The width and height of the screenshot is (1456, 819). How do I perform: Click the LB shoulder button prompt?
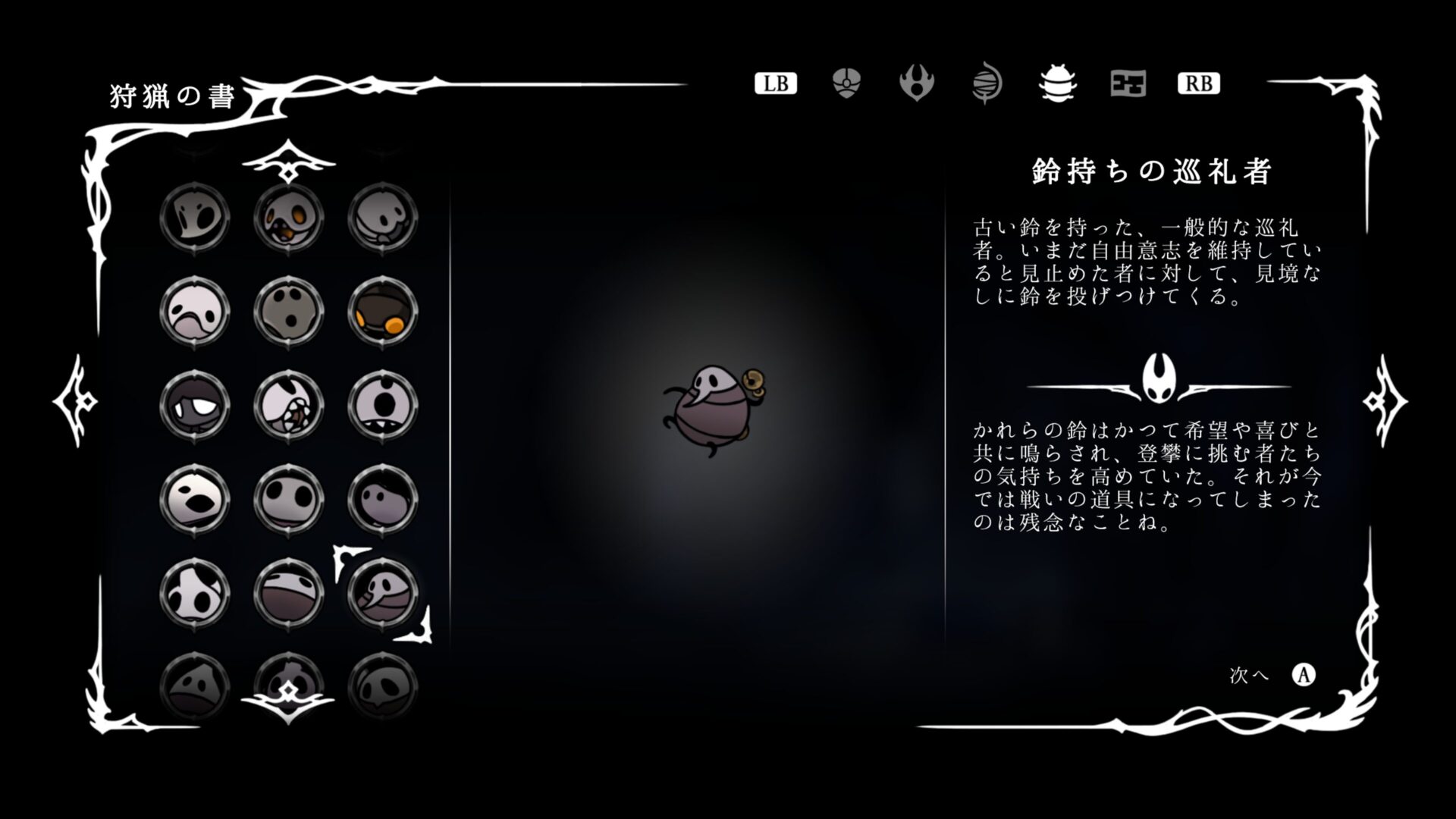(775, 83)
